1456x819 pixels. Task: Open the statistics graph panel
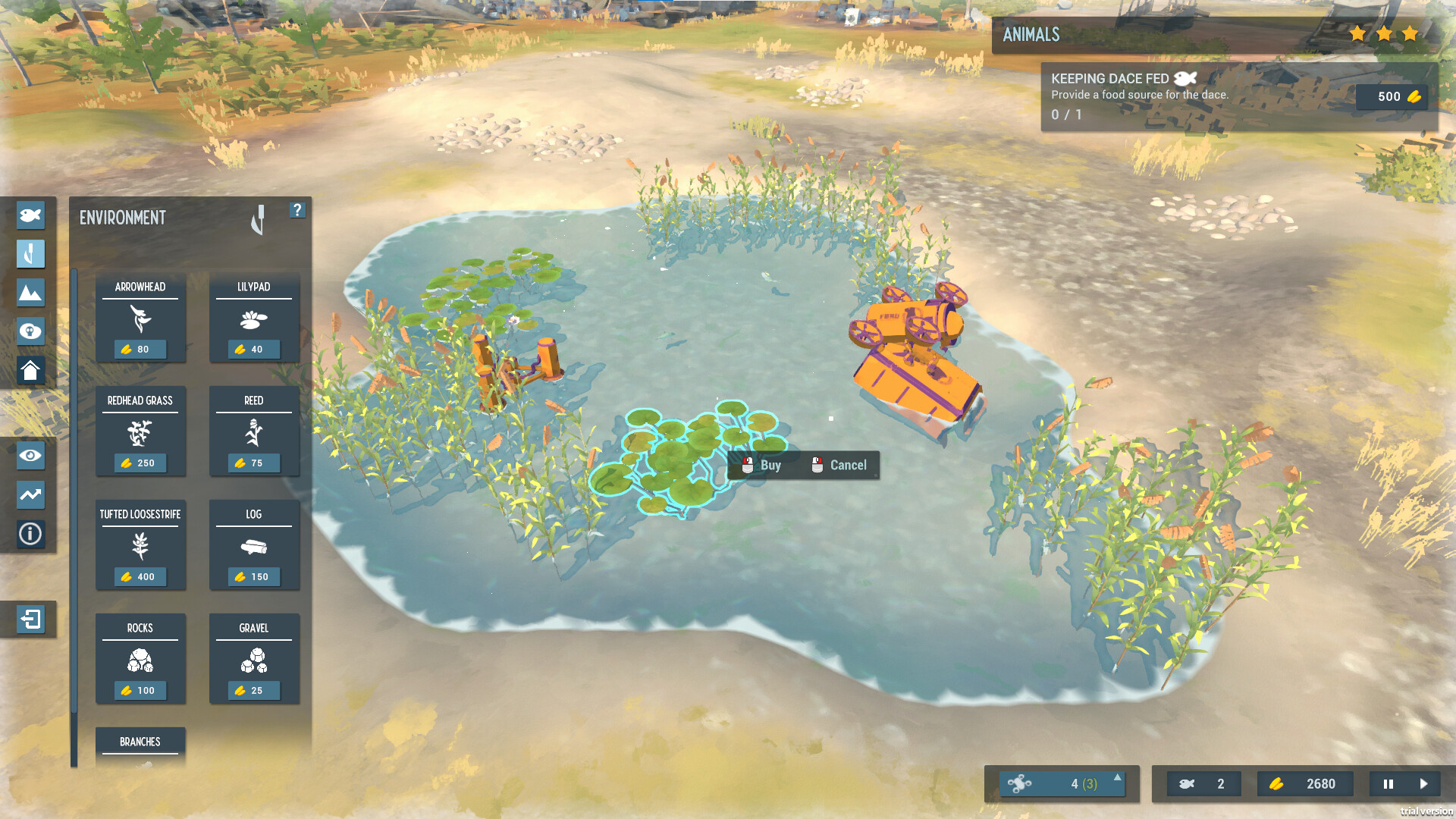click(x=30, y=495)
